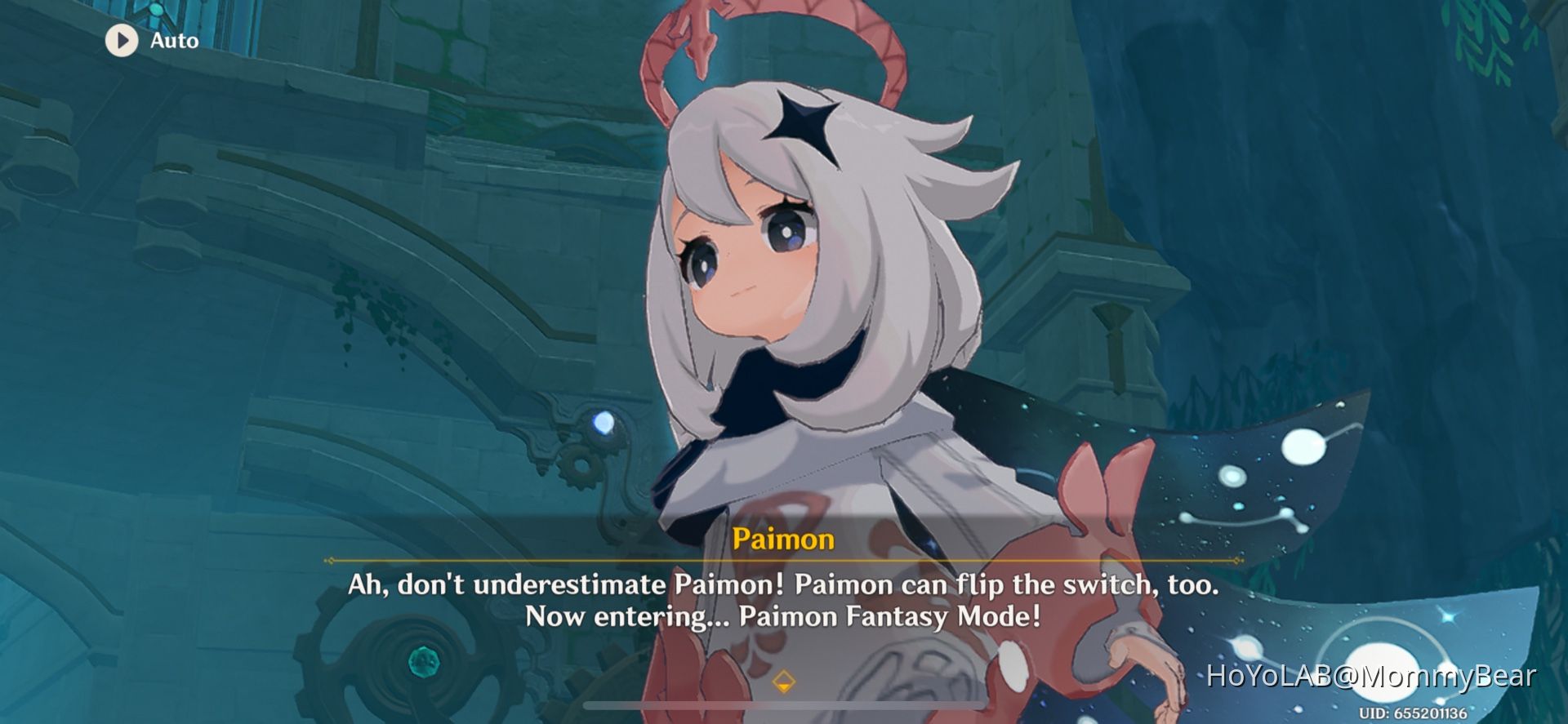
Task: Click the Auto text label
Action: coord(173,40)
